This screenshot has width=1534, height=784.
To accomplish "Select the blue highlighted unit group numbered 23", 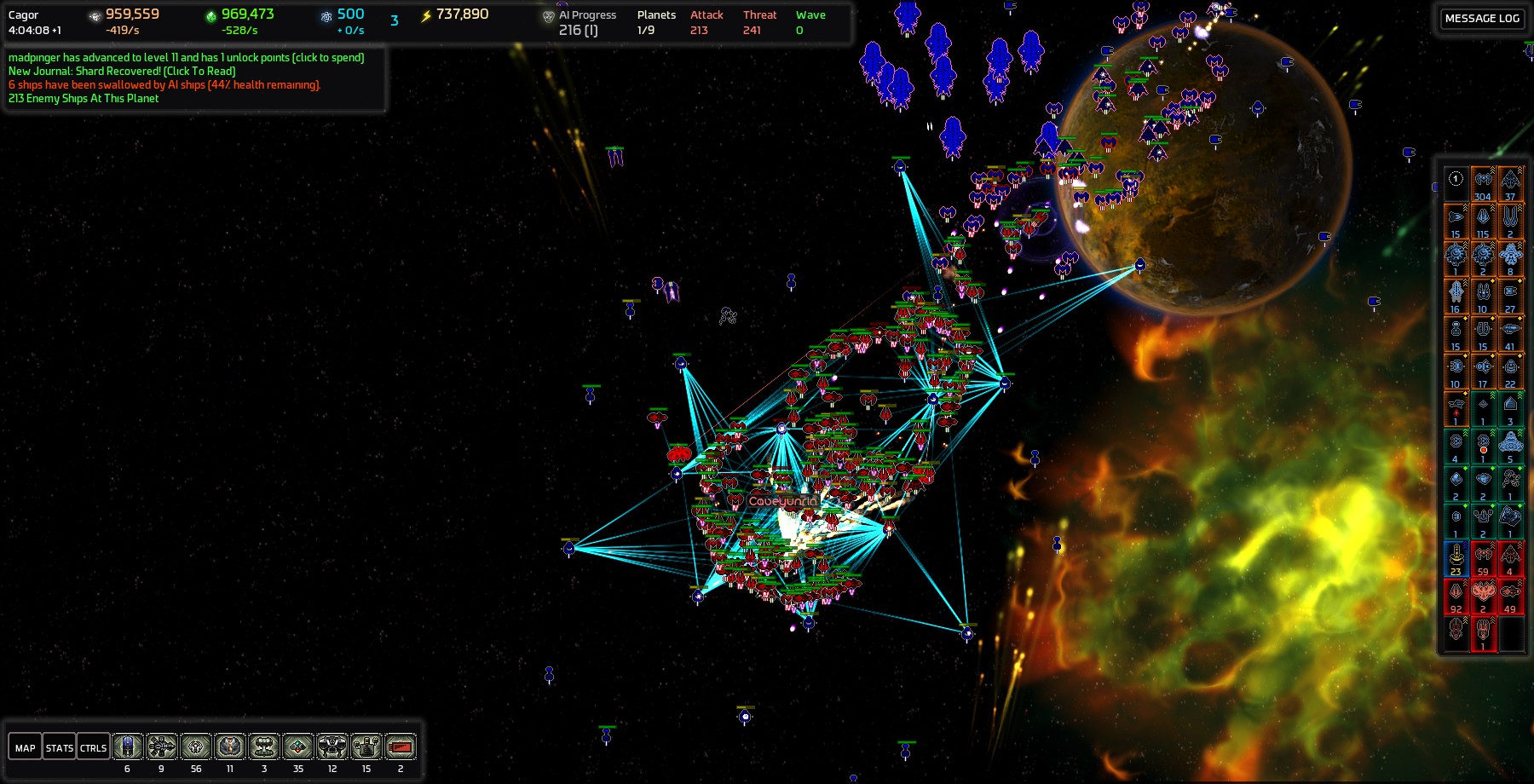I will [1456, 559].
